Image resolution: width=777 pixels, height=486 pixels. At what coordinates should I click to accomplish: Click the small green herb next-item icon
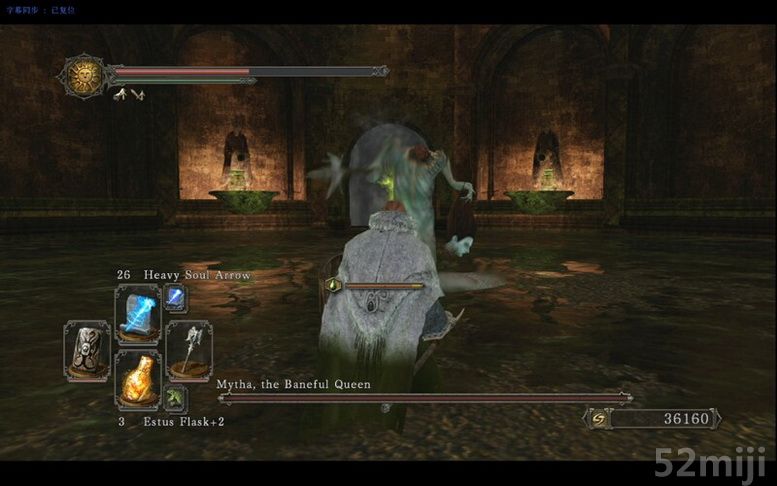(174, 399)
